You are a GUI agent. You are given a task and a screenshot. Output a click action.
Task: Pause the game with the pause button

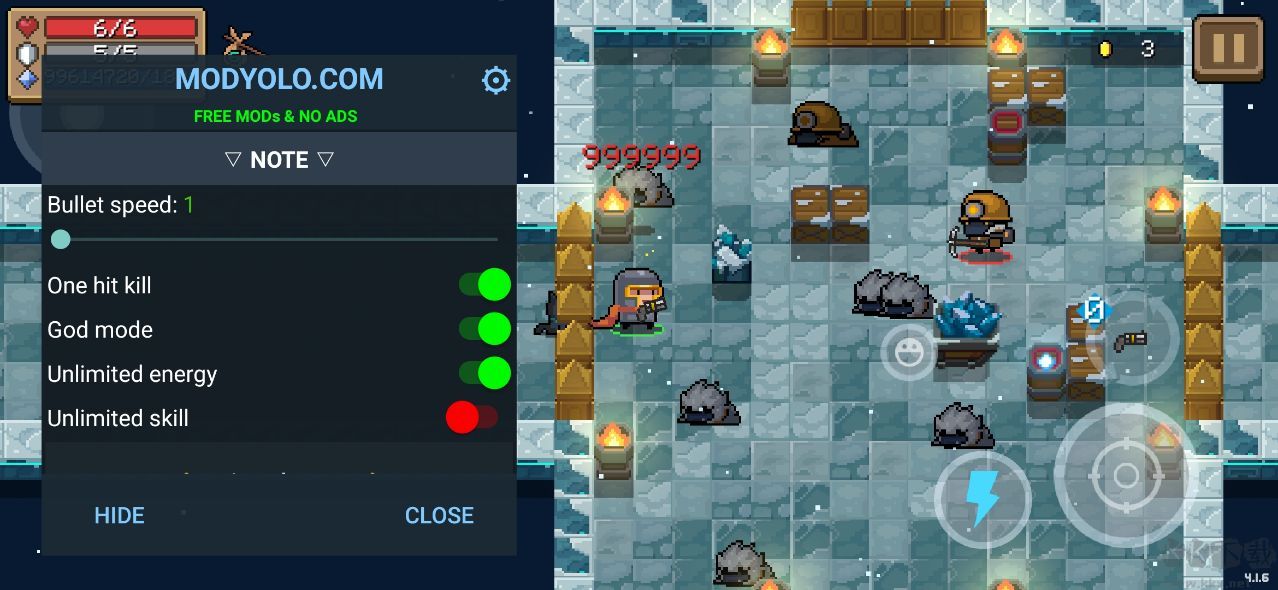[1228, 48]
